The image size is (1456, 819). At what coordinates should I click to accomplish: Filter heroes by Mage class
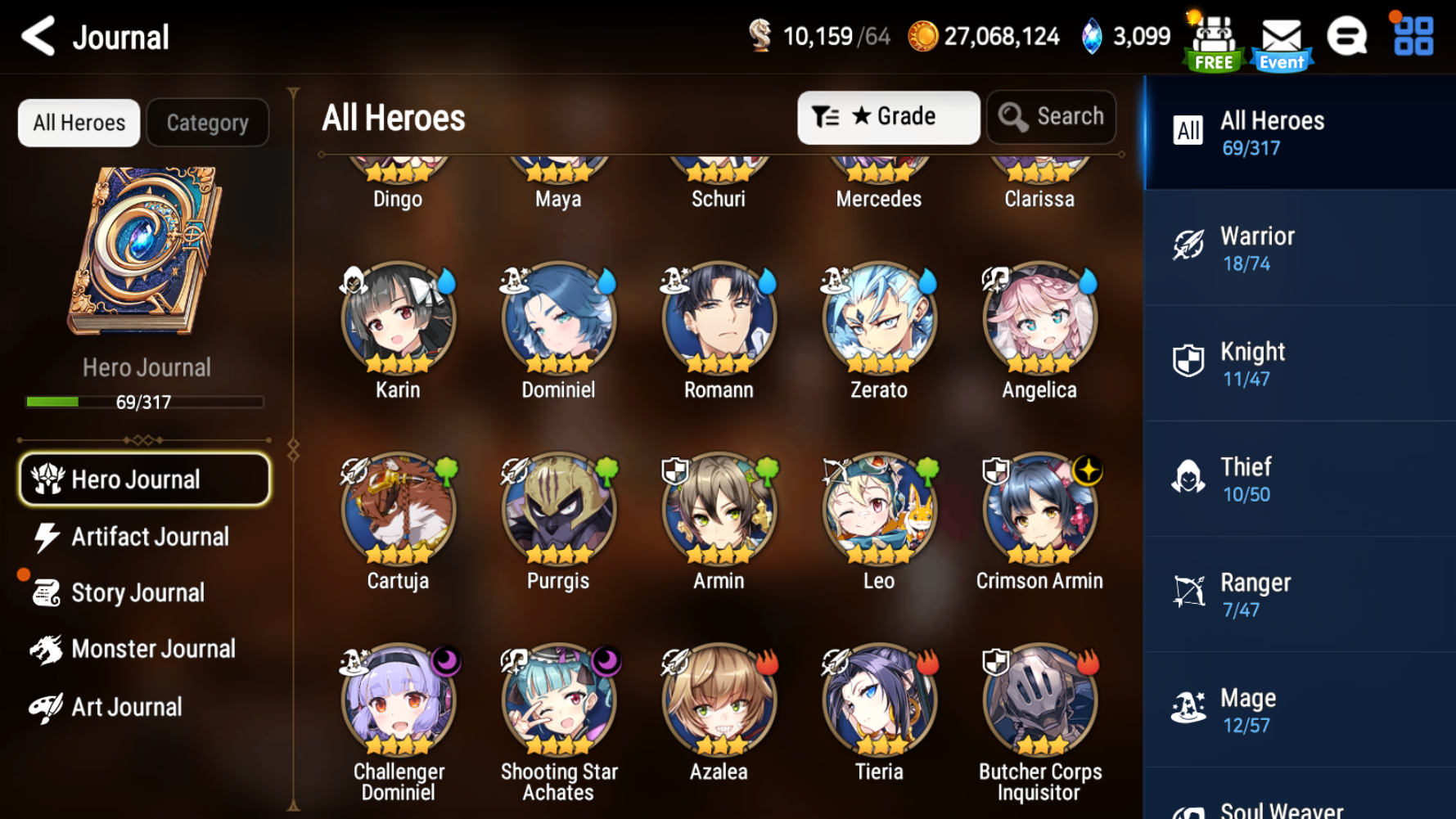click(1300, 709)
